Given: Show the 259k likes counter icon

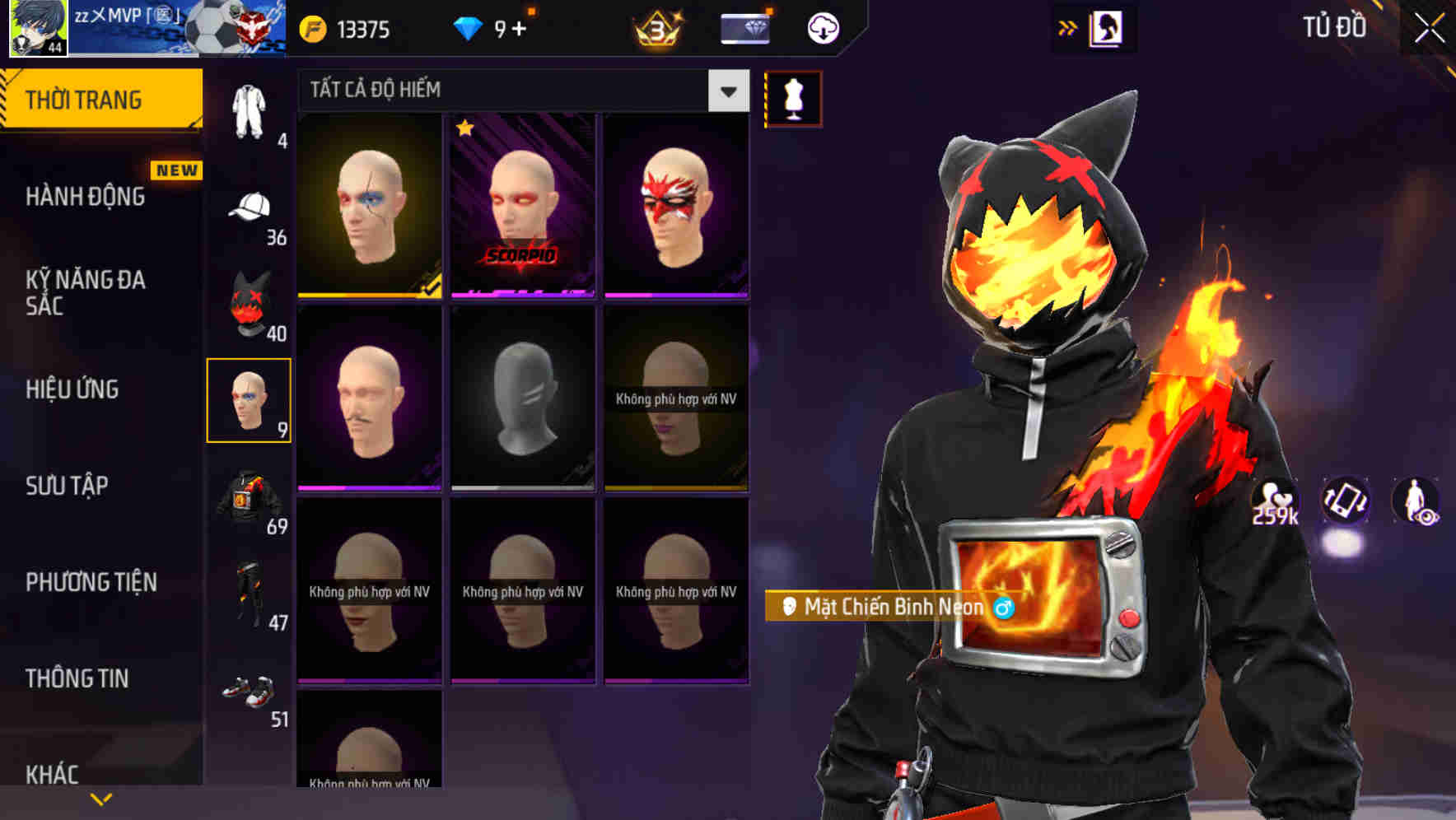Looking at the screenshot, I should click(1275, 501).
